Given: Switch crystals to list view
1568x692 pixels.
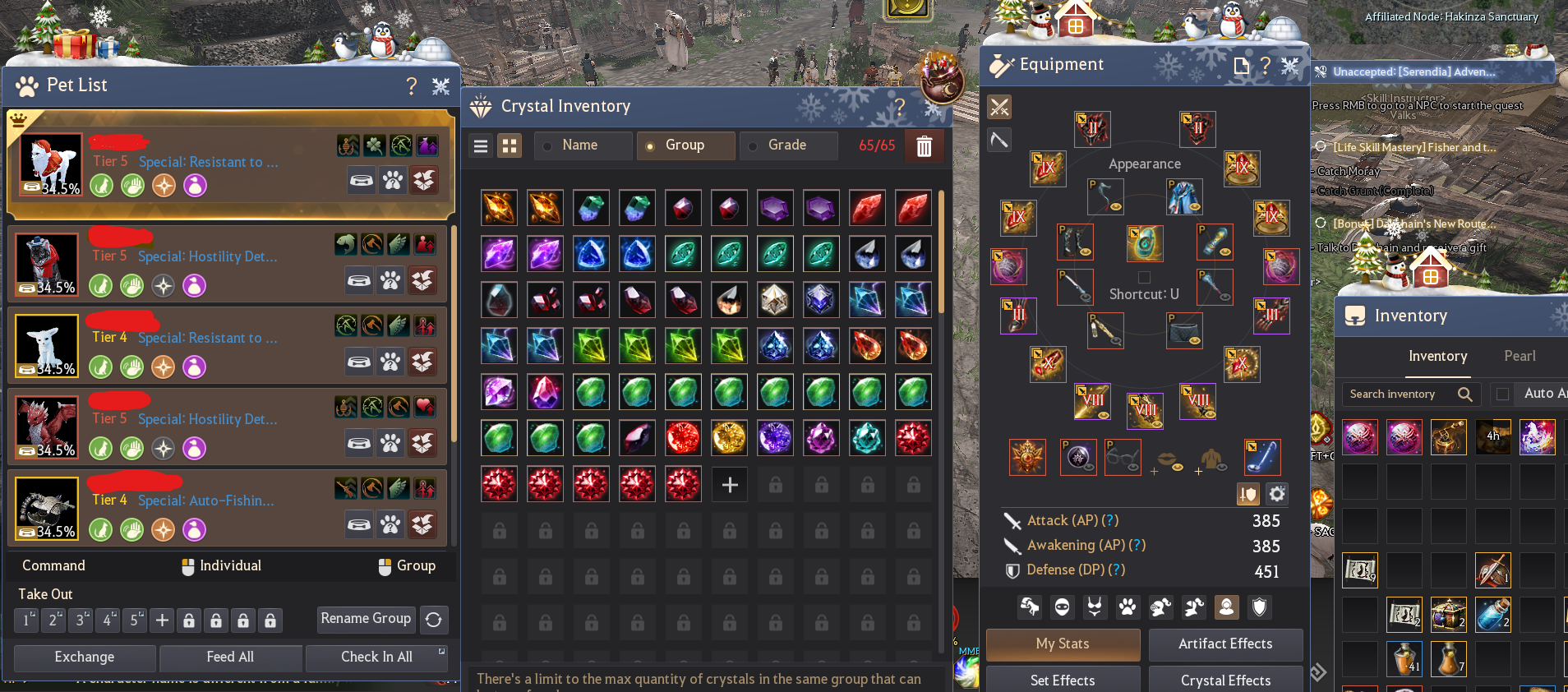Looking at the screenshot, I should (482, 146).
